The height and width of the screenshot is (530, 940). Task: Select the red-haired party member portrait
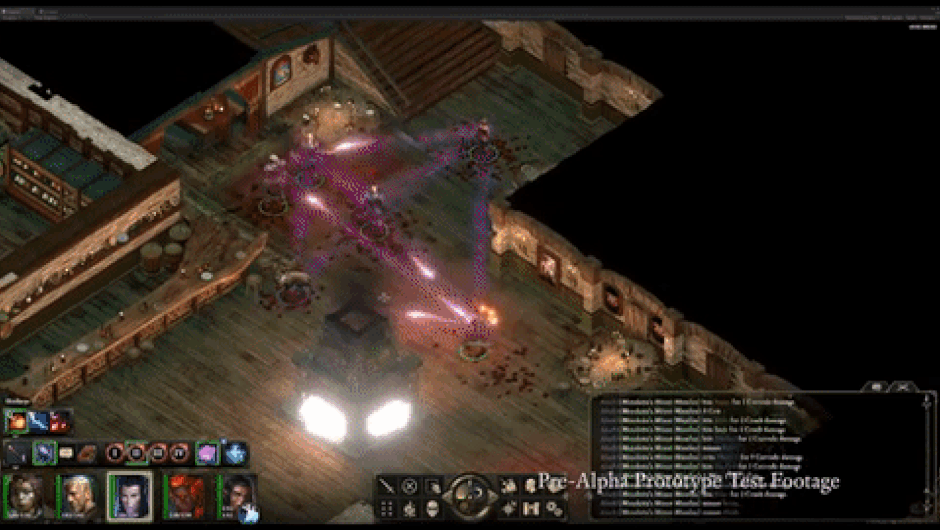tap(184, 496)
